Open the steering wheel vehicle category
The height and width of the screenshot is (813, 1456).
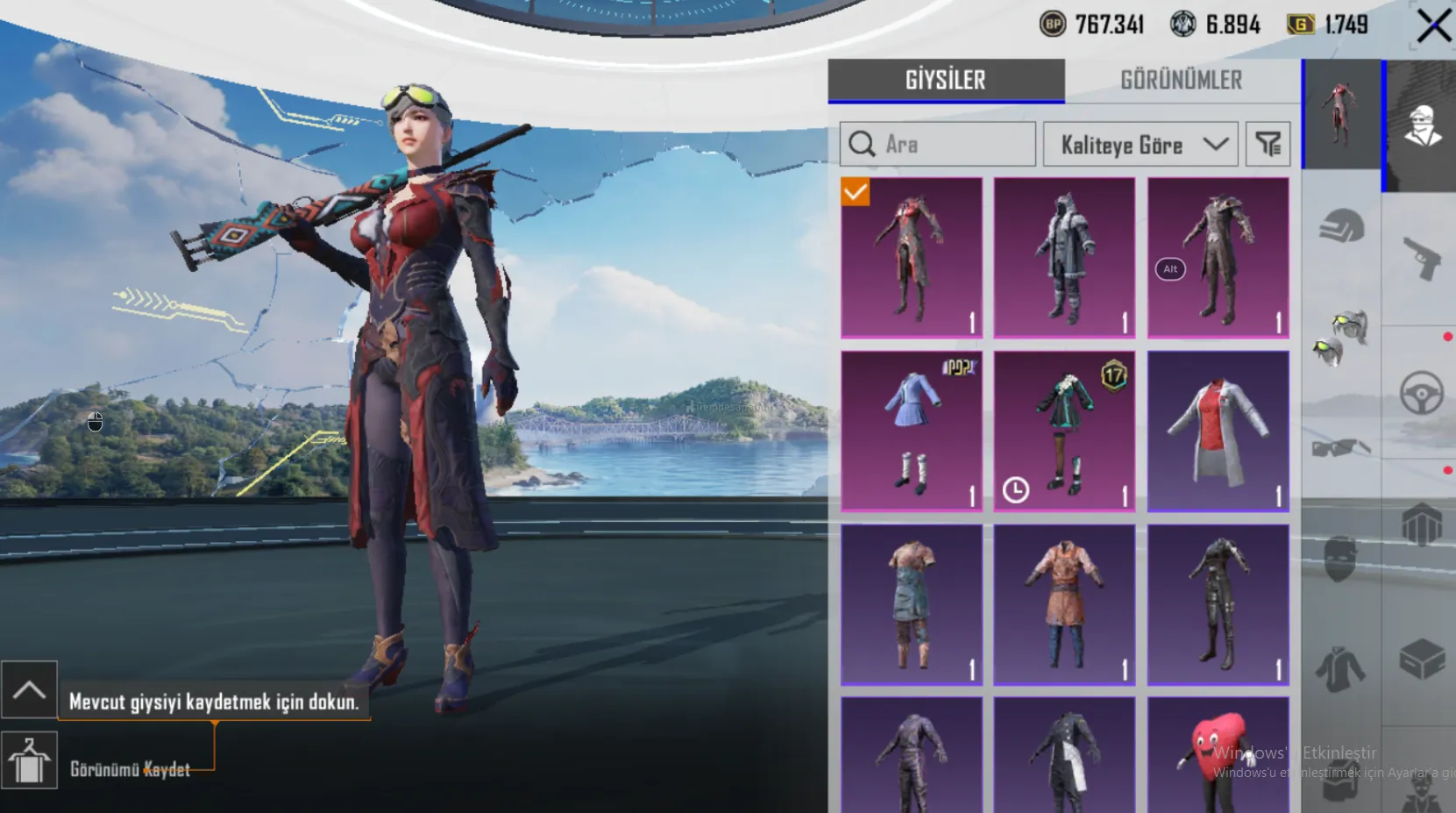[x=1421, y=393]
